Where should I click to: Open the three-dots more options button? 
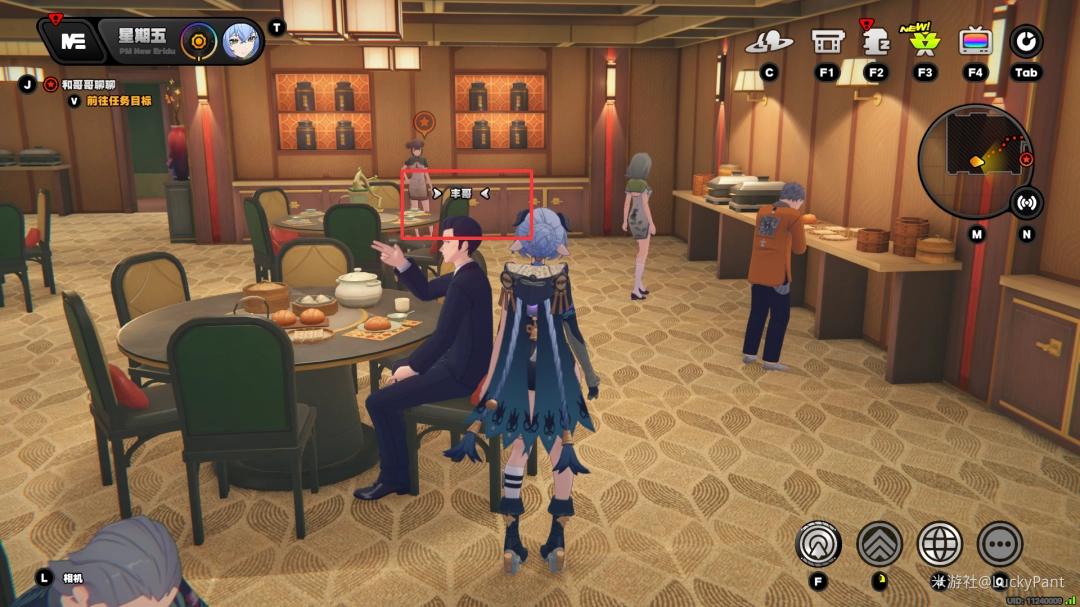click(1000, 544)
